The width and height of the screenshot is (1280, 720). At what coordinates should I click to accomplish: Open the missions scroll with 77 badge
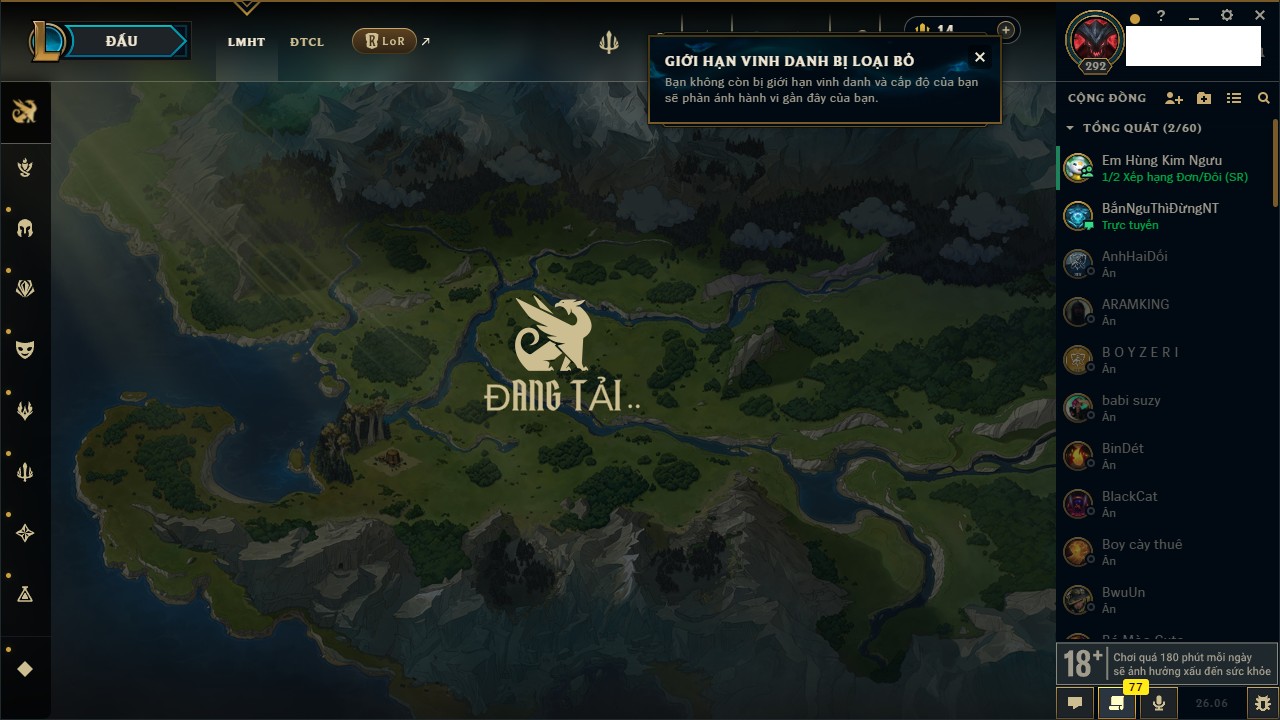pos(1116,703)
